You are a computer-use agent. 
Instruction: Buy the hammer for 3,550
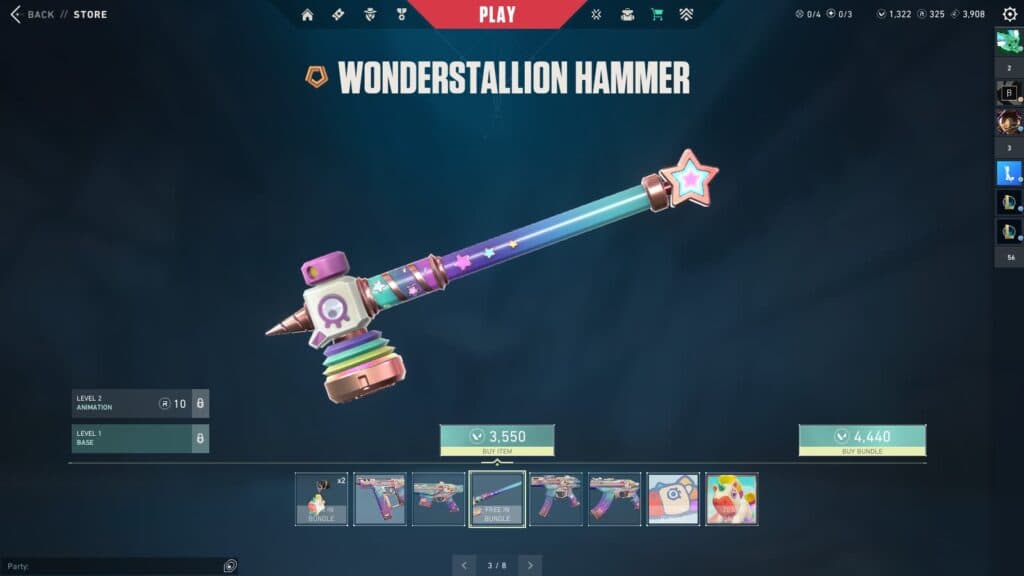497,436
